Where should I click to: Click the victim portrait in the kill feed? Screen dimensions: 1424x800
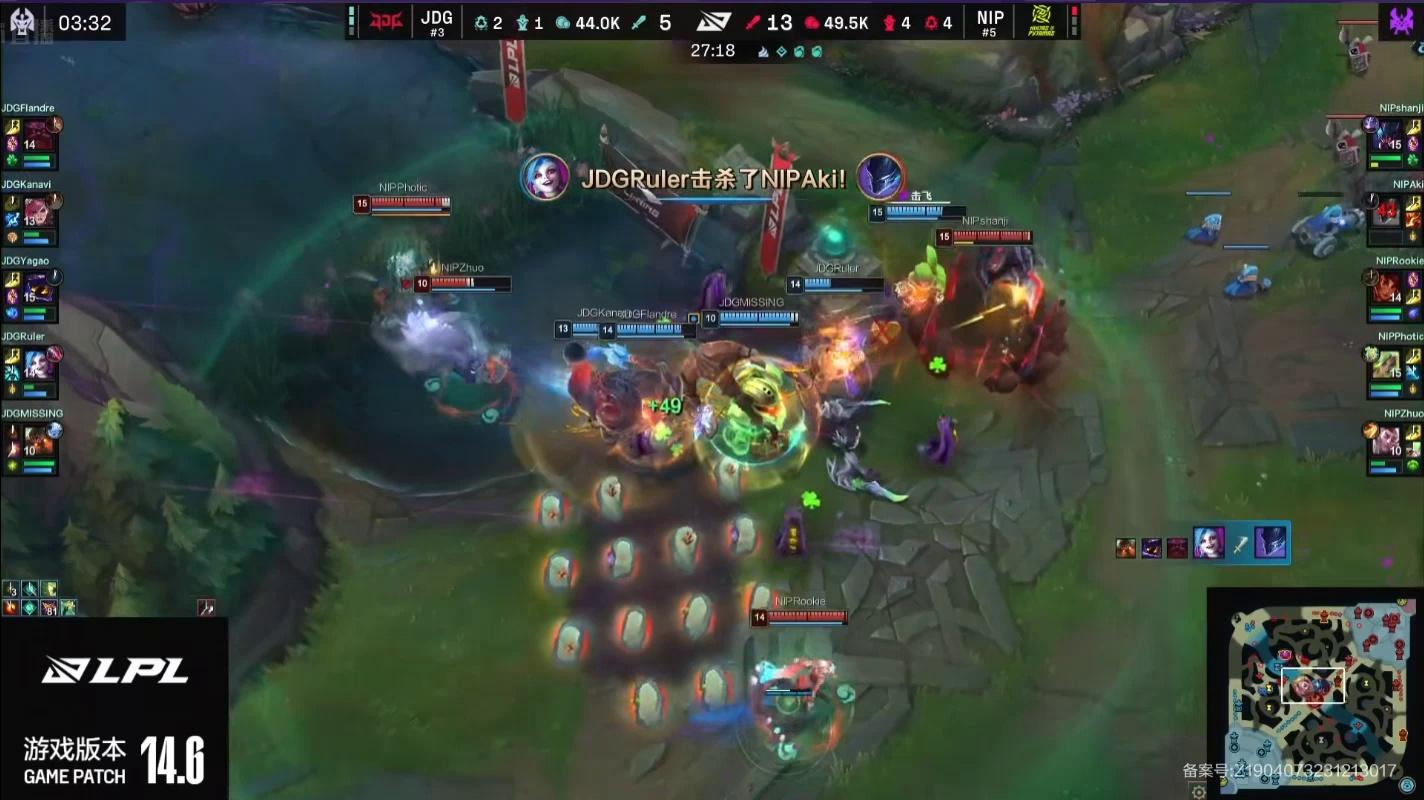tap(1270, 543)
